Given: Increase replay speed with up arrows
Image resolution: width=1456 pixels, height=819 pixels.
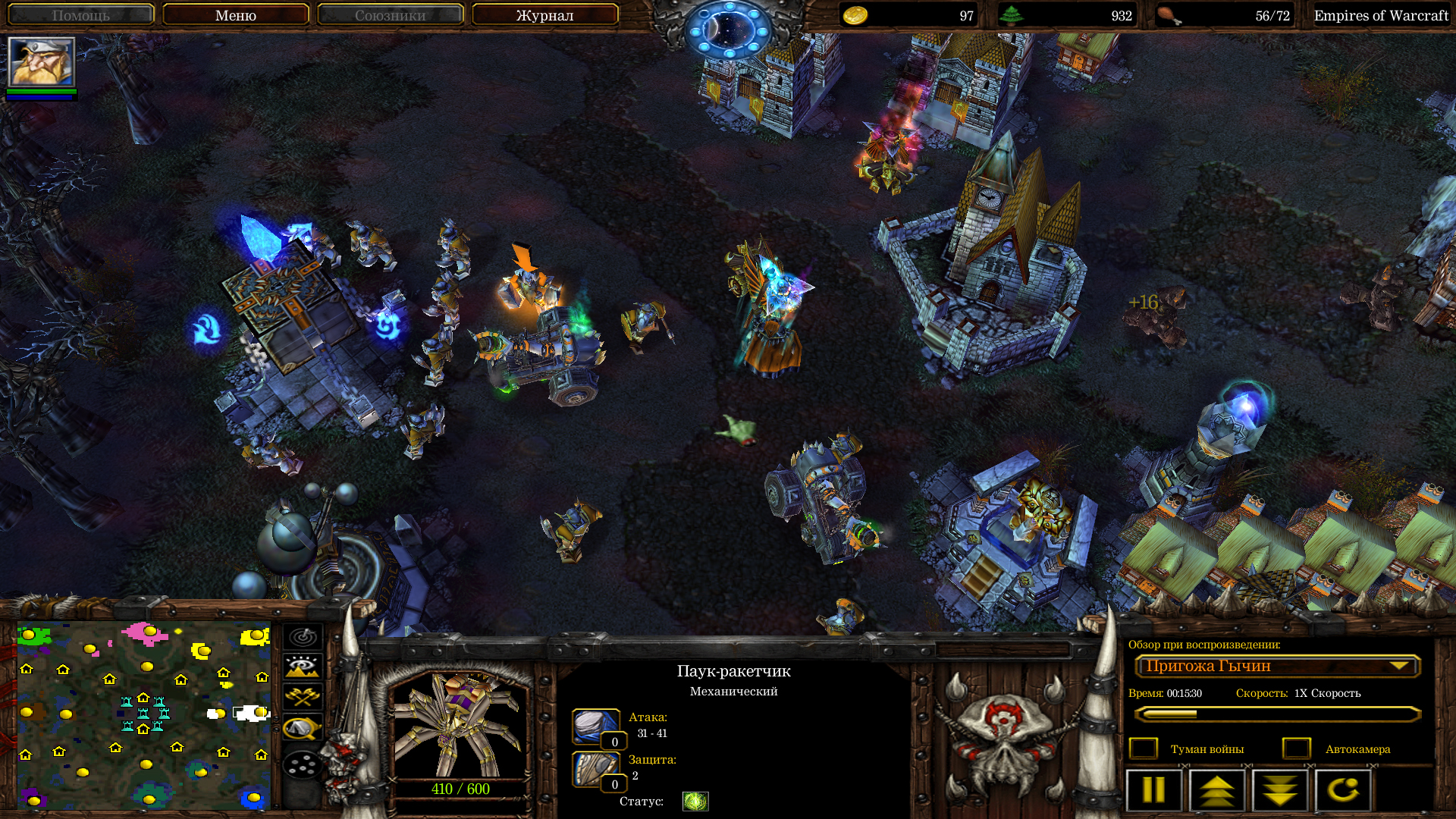Looking at the screenshot, I should tap(1216, 789).
